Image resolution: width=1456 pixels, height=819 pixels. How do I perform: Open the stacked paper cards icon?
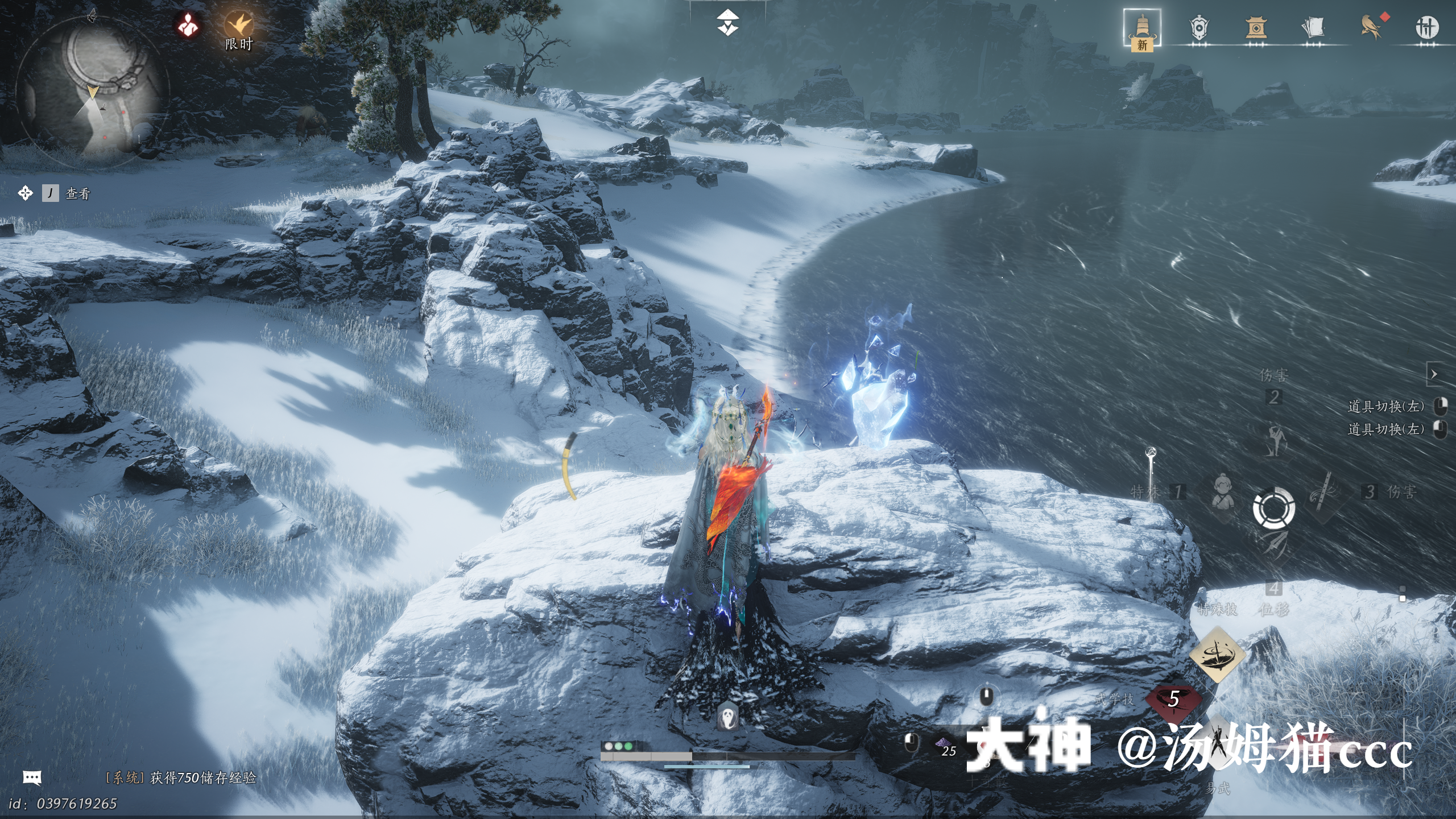[x=1313, y=27]
